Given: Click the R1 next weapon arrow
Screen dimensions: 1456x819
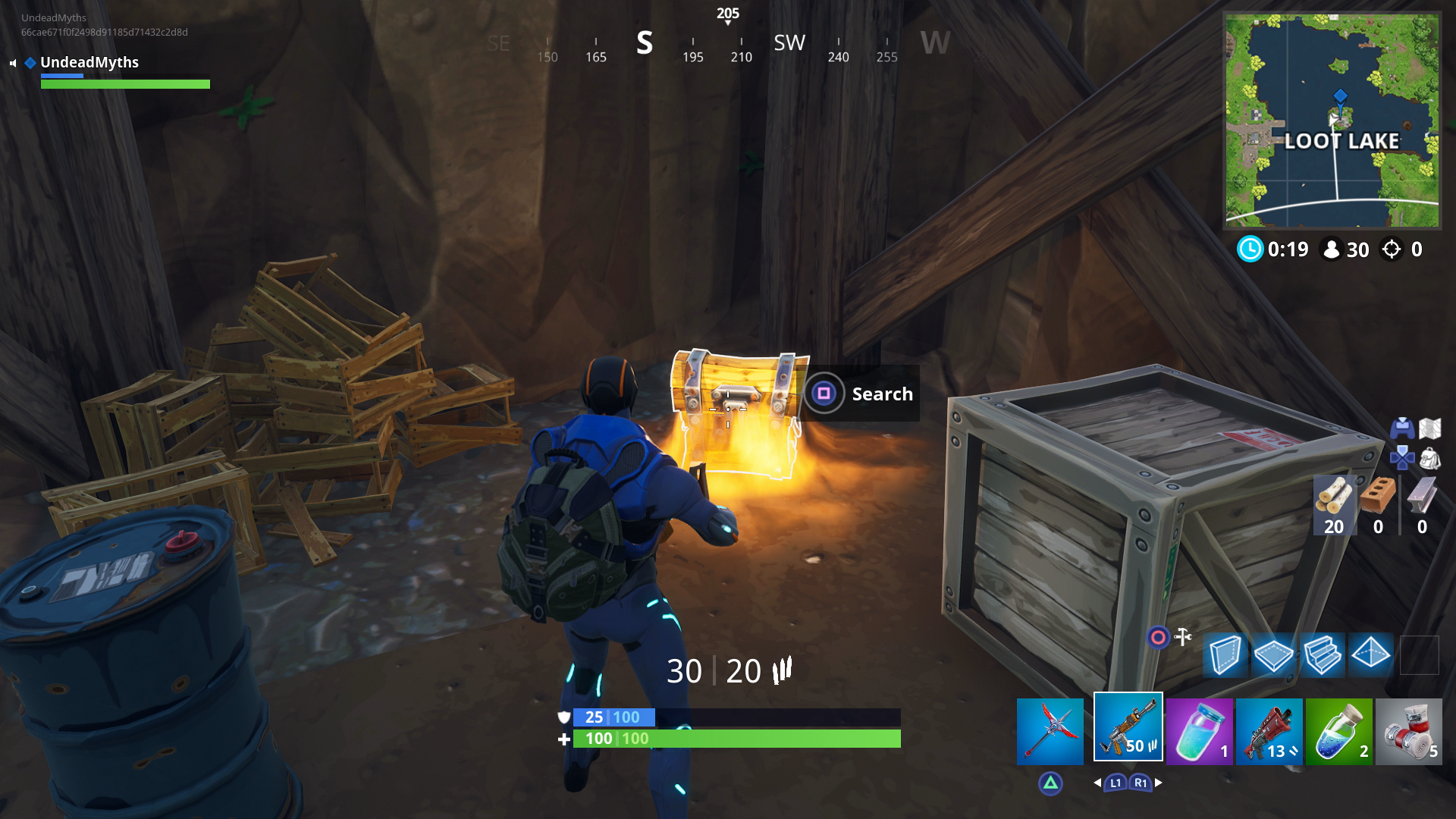Looking at the screenshot, I should pos(1141,782).
